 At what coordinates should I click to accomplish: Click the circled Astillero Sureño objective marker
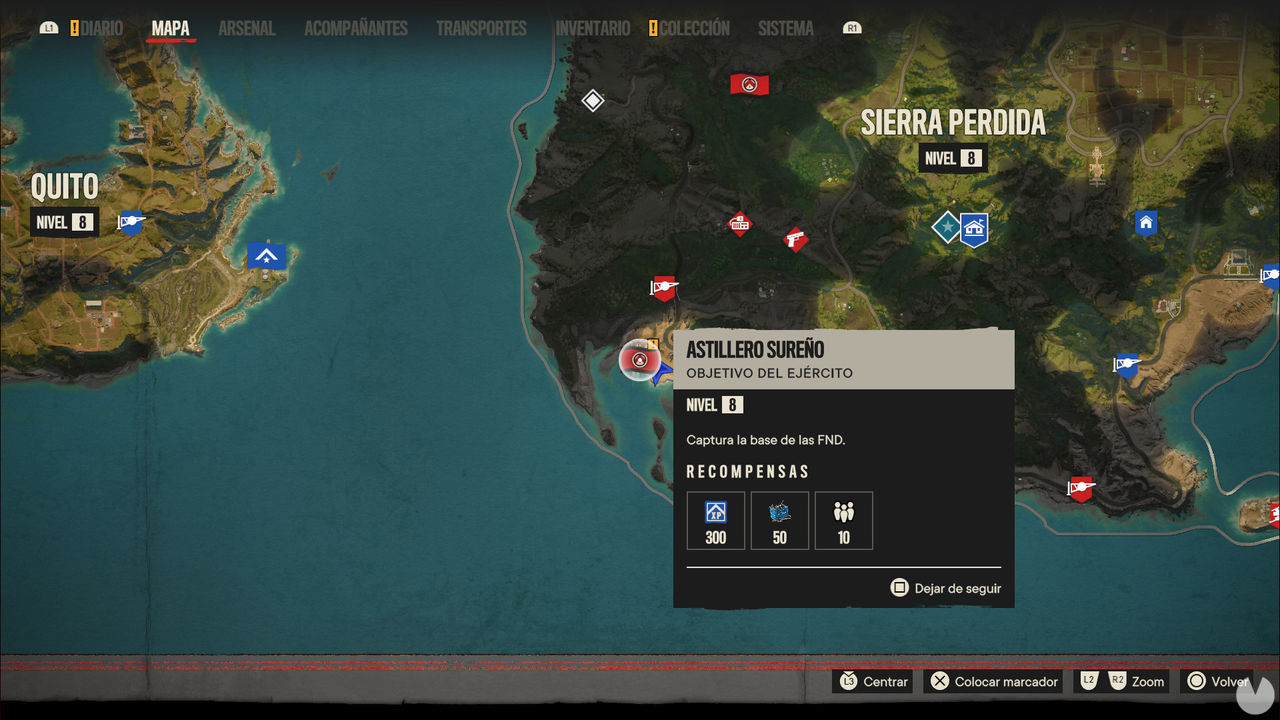(640, 361)
